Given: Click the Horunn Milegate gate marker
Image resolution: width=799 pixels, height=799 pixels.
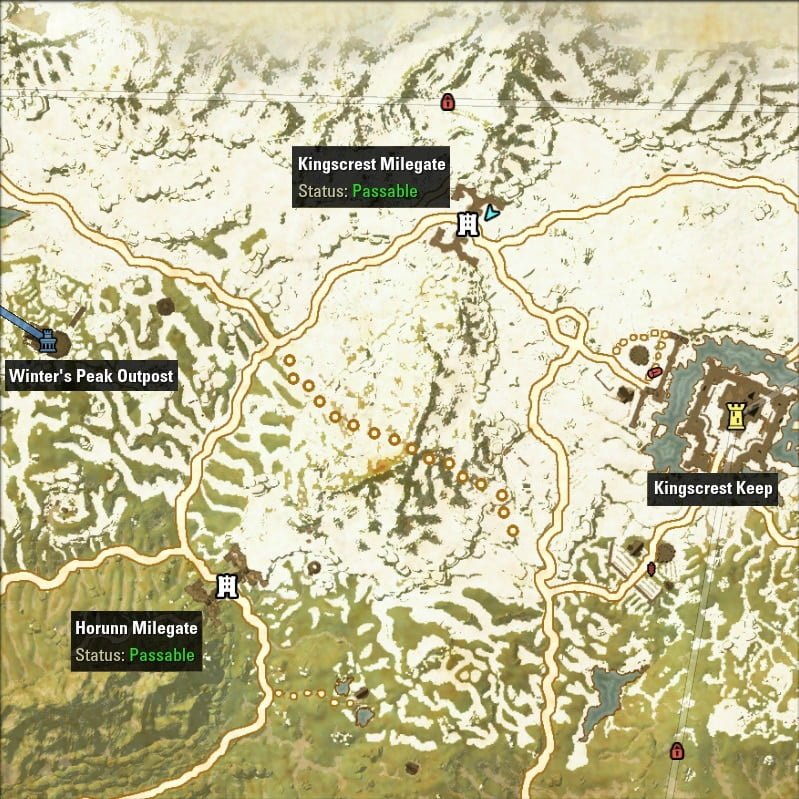Looking at the screenshot, I should tap(228, 586).
